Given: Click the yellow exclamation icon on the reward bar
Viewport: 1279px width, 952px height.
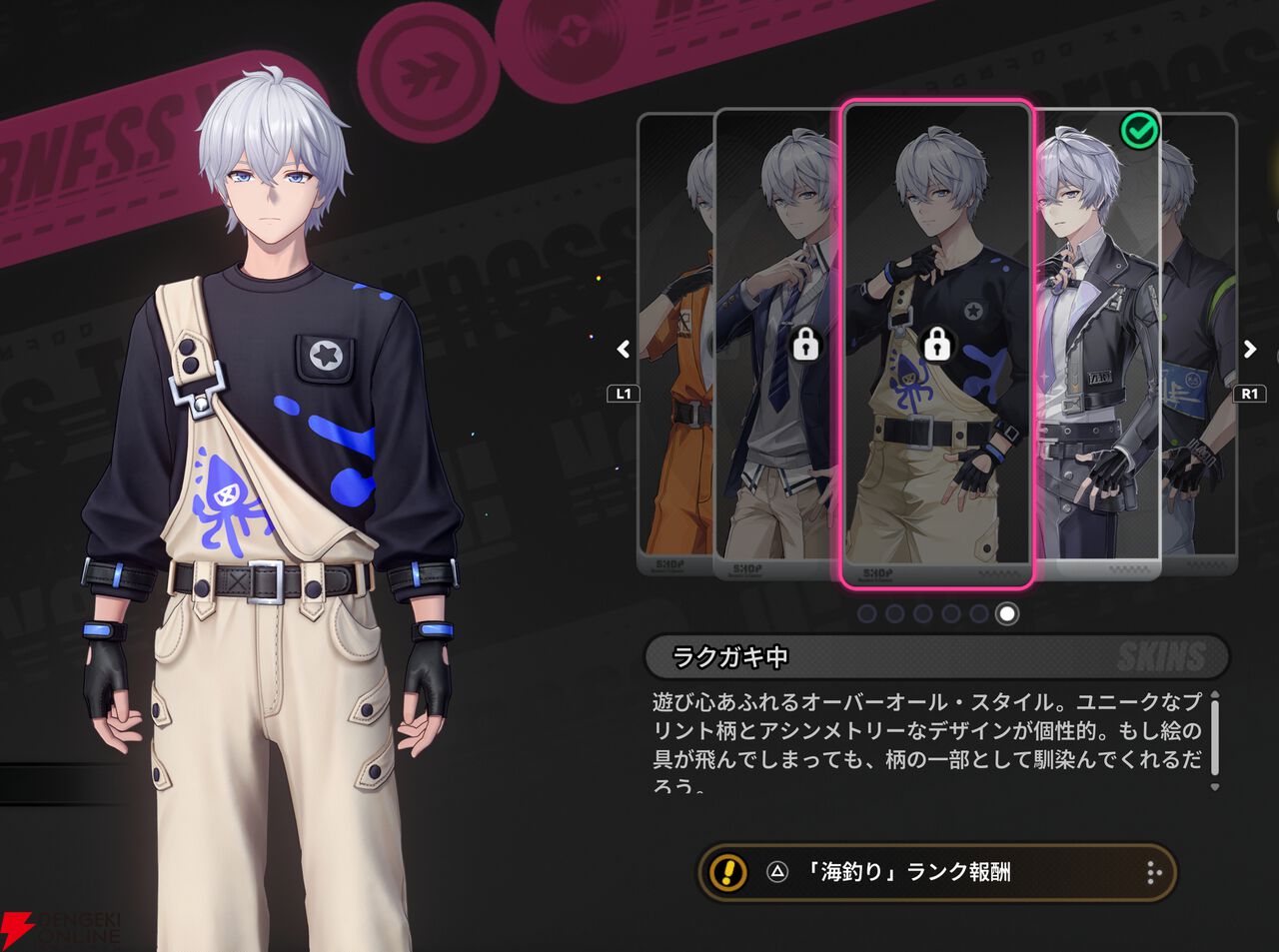Looking at the screenshot, I should [x=726, y=871].
